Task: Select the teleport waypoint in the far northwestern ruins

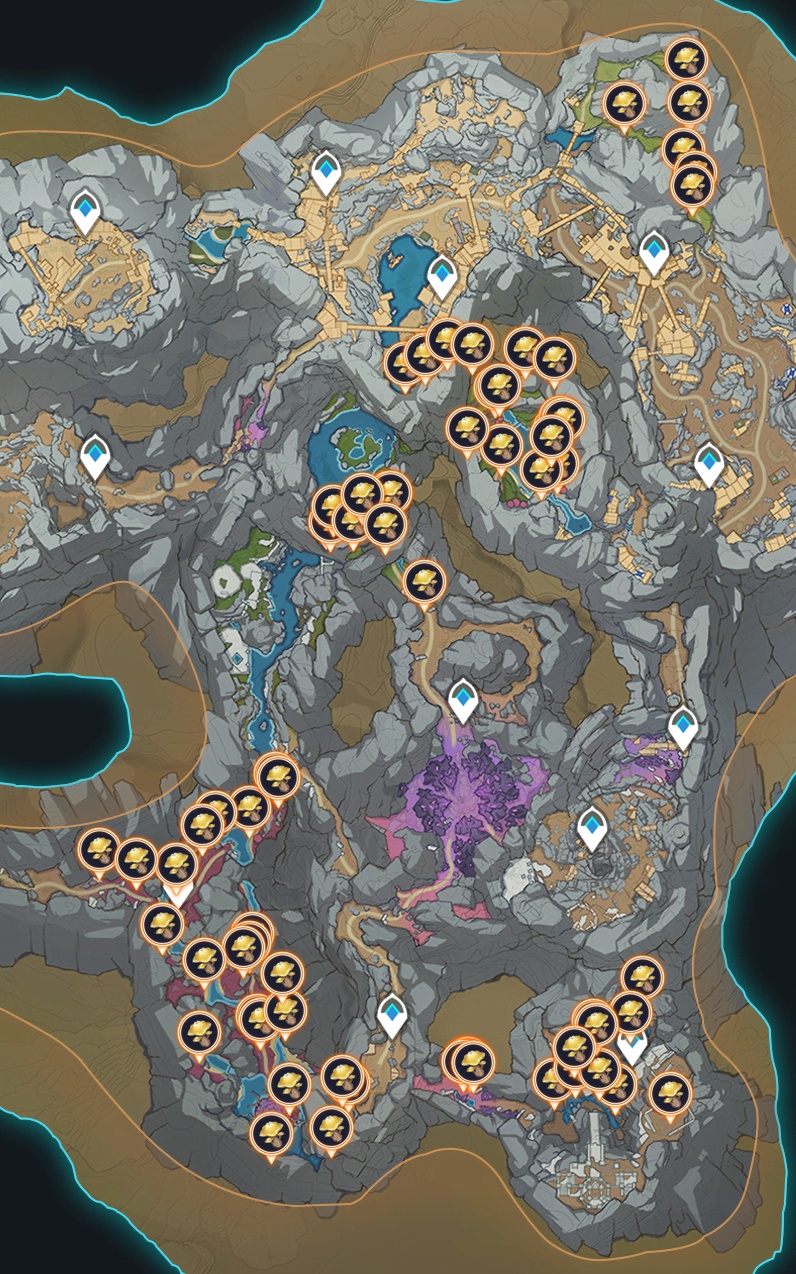Action: (x=86, y=210)
